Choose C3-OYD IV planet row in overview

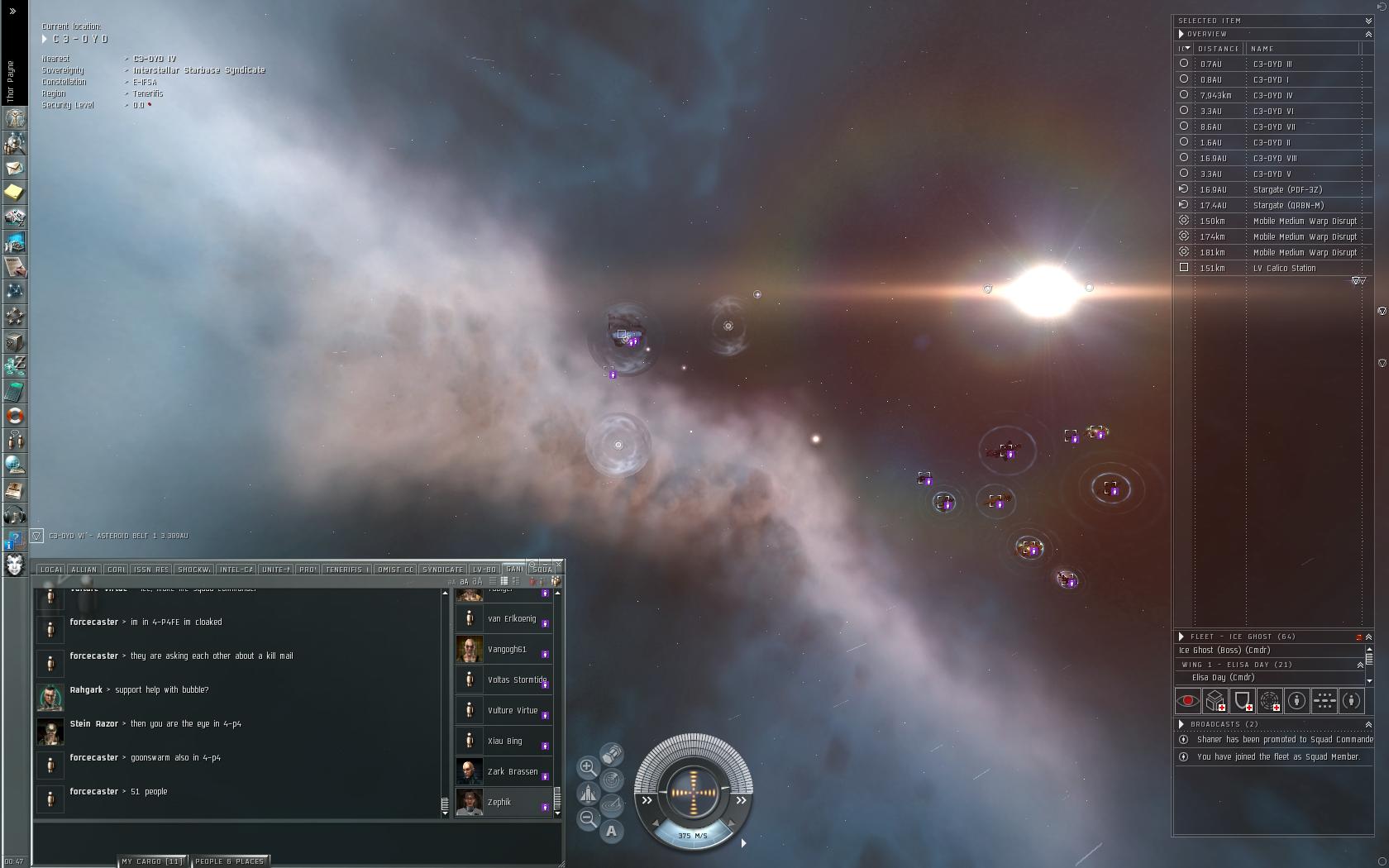(x=1272, y=96)
